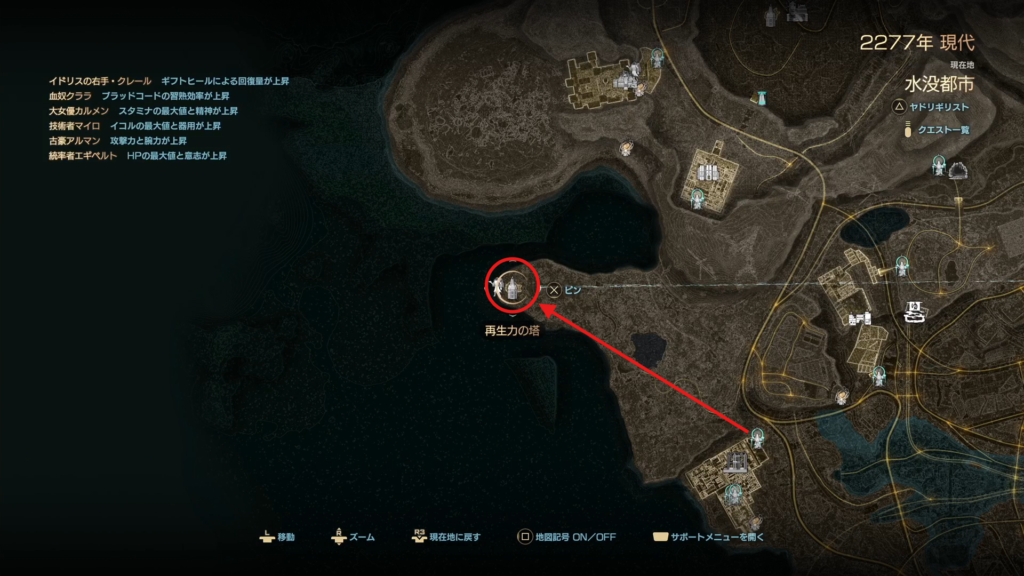Select the glowing teal beacon map marker
Viewport: 1024px width, 576px height.
click(x=762, y=98)
